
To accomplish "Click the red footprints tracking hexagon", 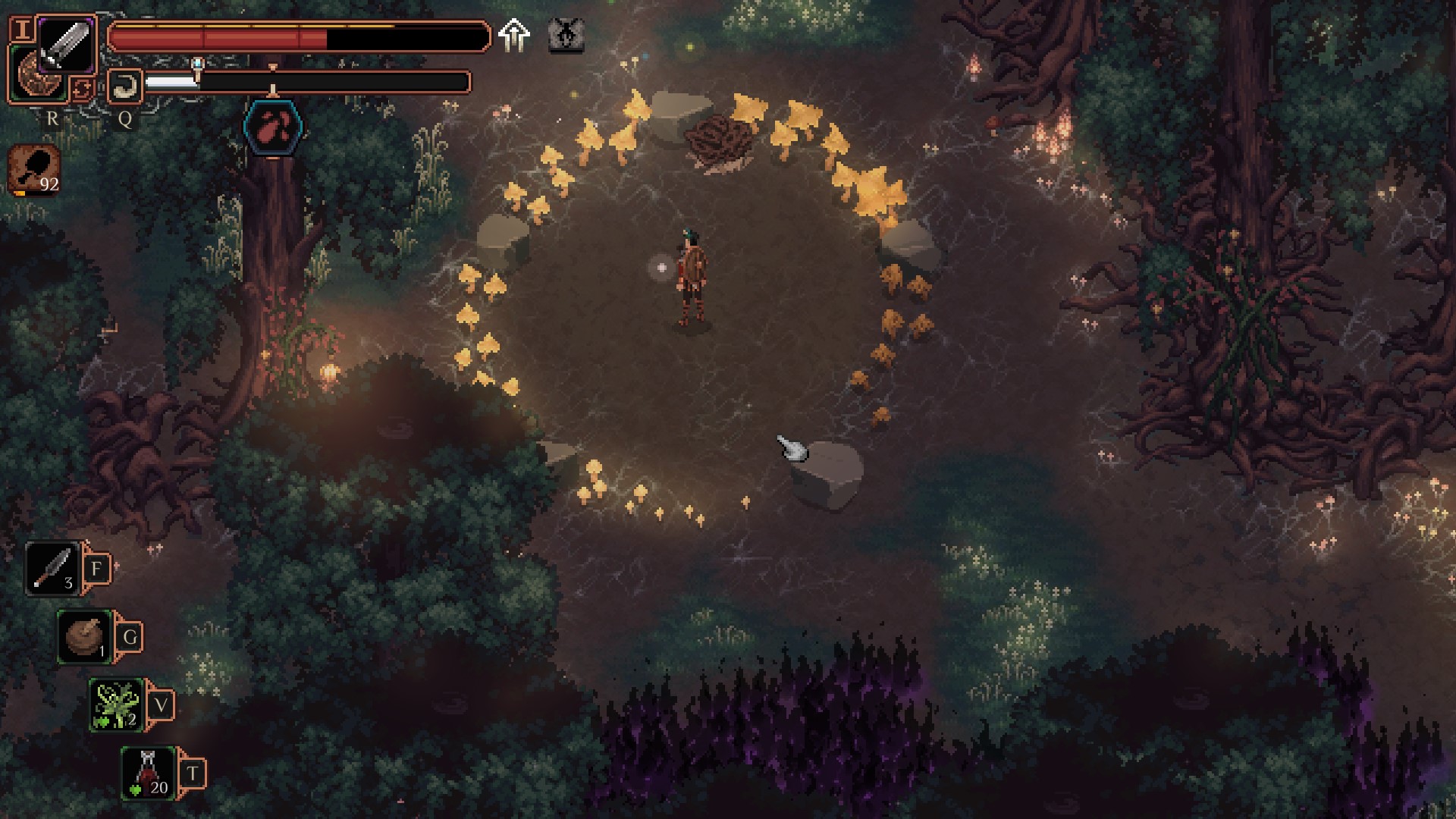I will 273,127.
